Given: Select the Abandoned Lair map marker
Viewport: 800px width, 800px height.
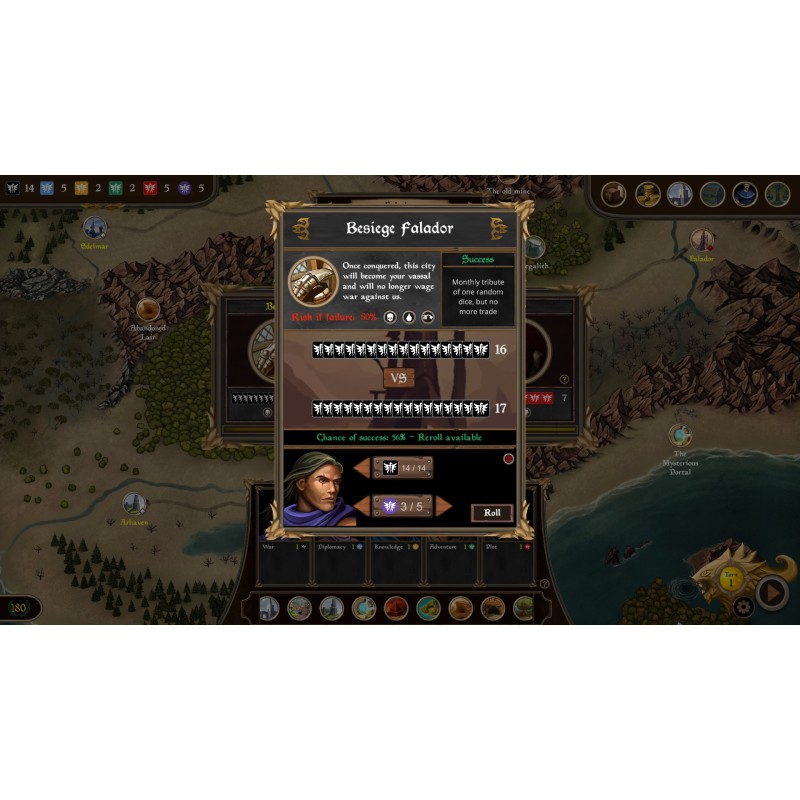Looking at the screenshot, I should [x=148, y=310].
